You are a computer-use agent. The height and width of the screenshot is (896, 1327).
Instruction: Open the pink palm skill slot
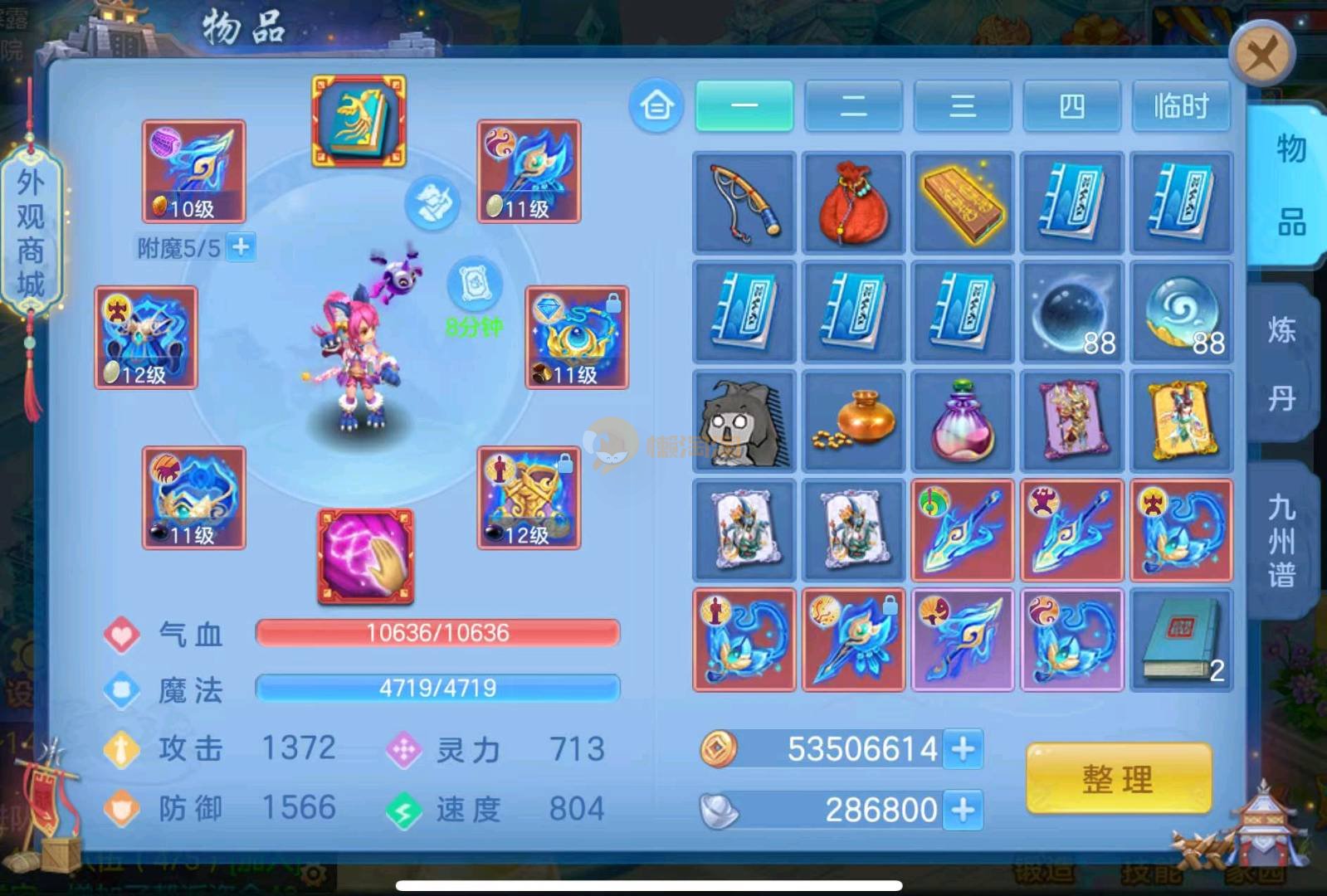(x=365, y=555)
